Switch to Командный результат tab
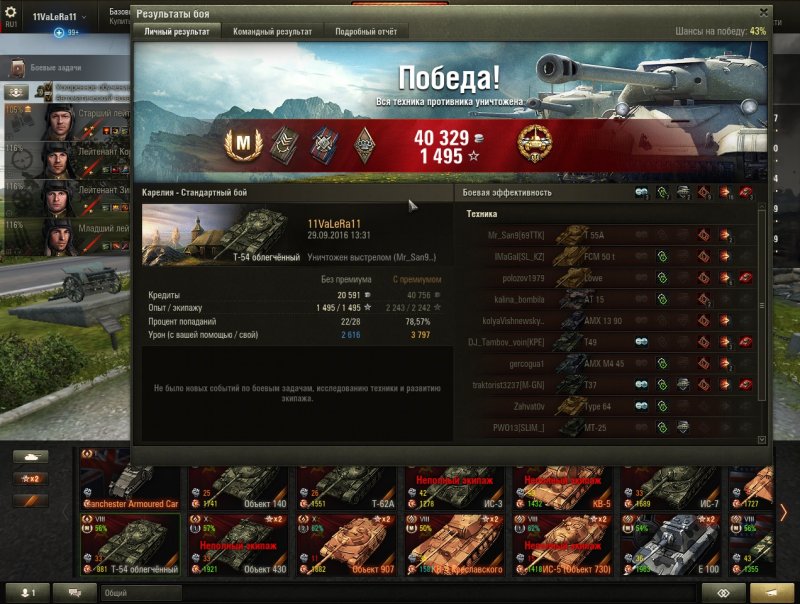This screenshot has width=800, height=604. [x=272, y=32]
